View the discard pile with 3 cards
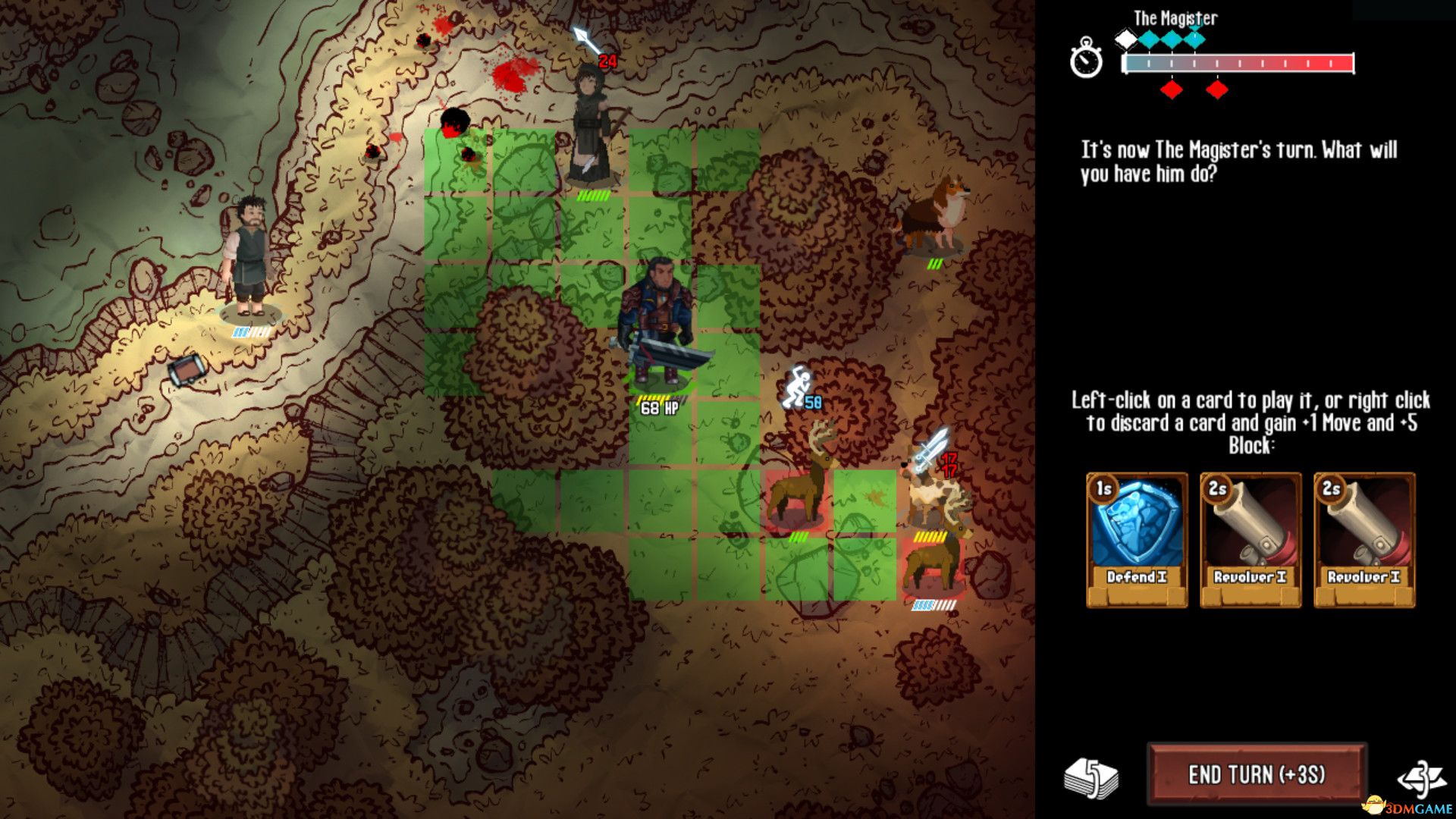This screenshot has height=819, width=1456. (1421, 777)
